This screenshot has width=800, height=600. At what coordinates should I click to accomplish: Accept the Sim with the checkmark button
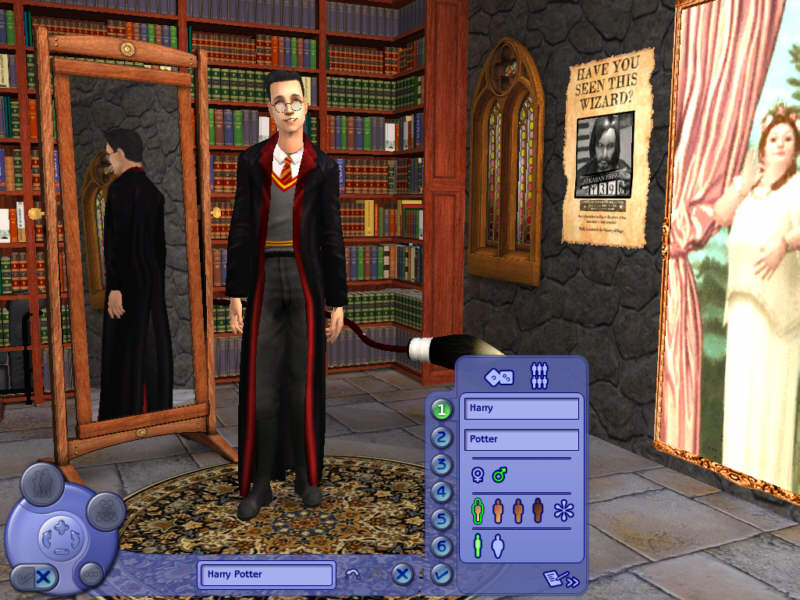coord(442,574)
